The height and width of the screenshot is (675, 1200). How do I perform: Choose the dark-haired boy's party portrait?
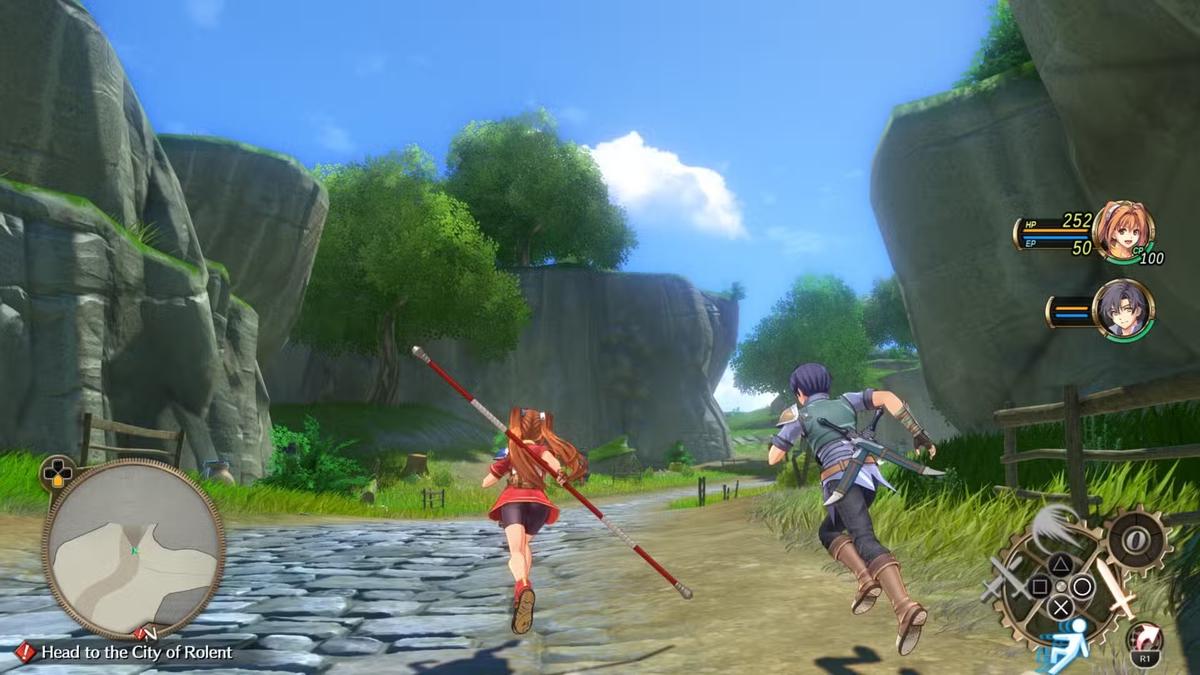coord(1123,309)
